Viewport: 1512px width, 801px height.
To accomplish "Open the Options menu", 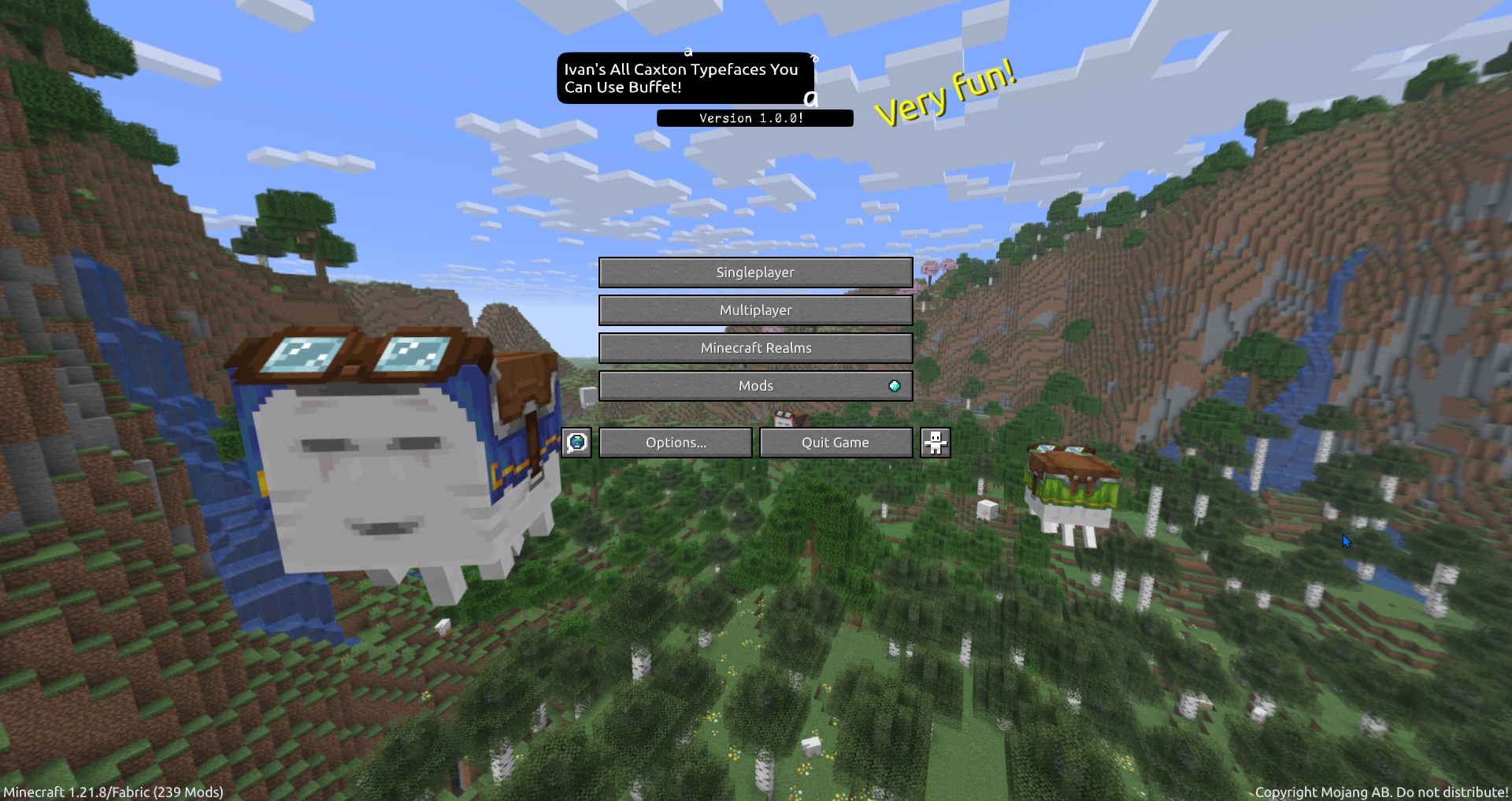I will point(675,442).
